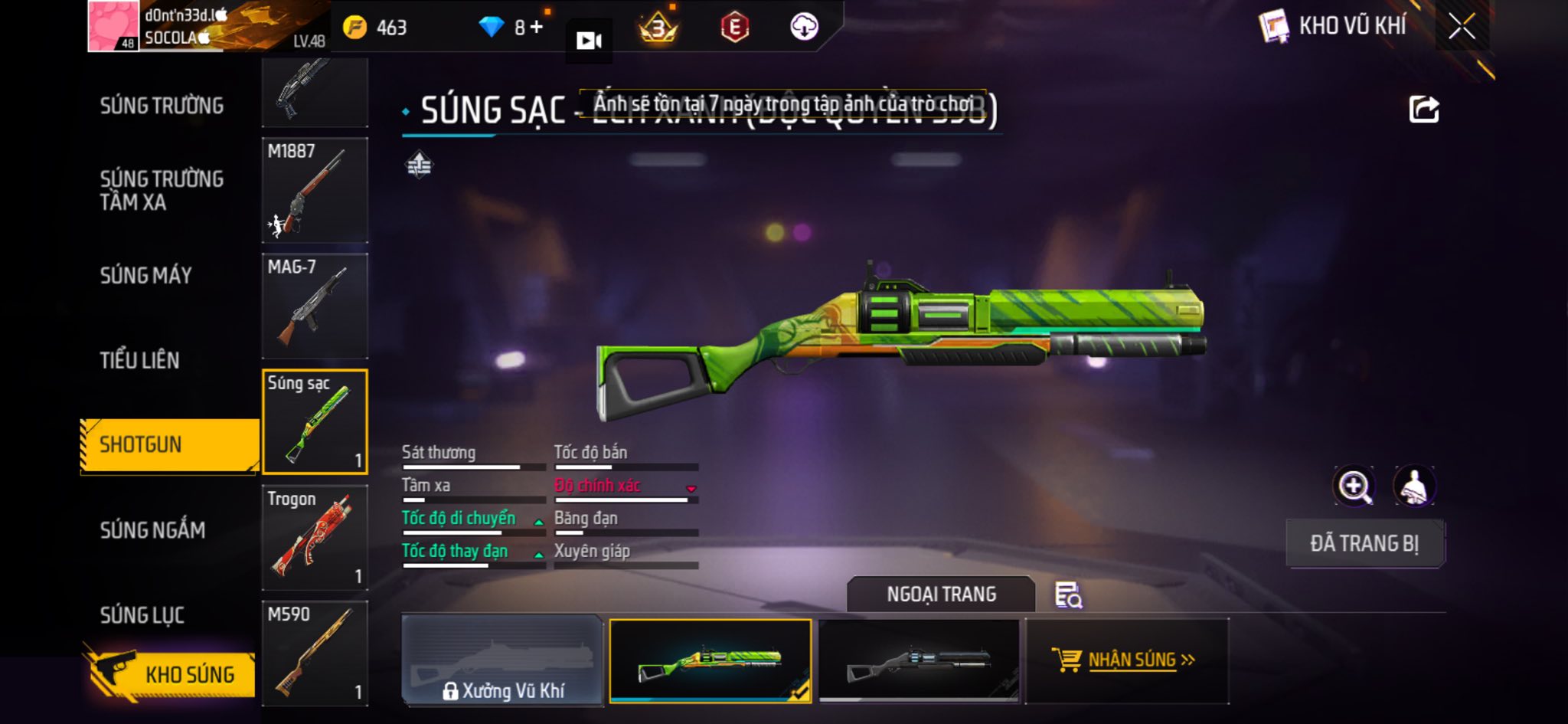Select the M1887 shotgun tile
Image resolution: width=1568 pixels, height=724 pixels.
[x=315, y=190]
